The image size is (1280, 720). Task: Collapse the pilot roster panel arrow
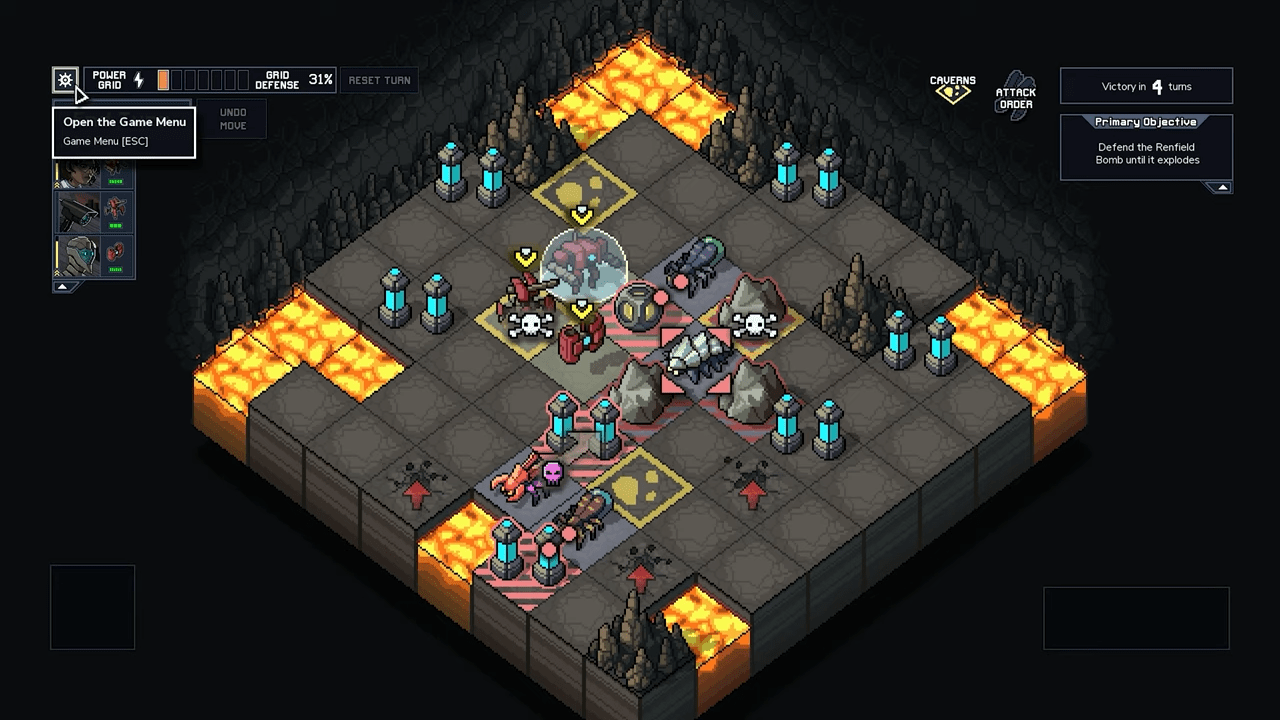[x=63, y=287]
